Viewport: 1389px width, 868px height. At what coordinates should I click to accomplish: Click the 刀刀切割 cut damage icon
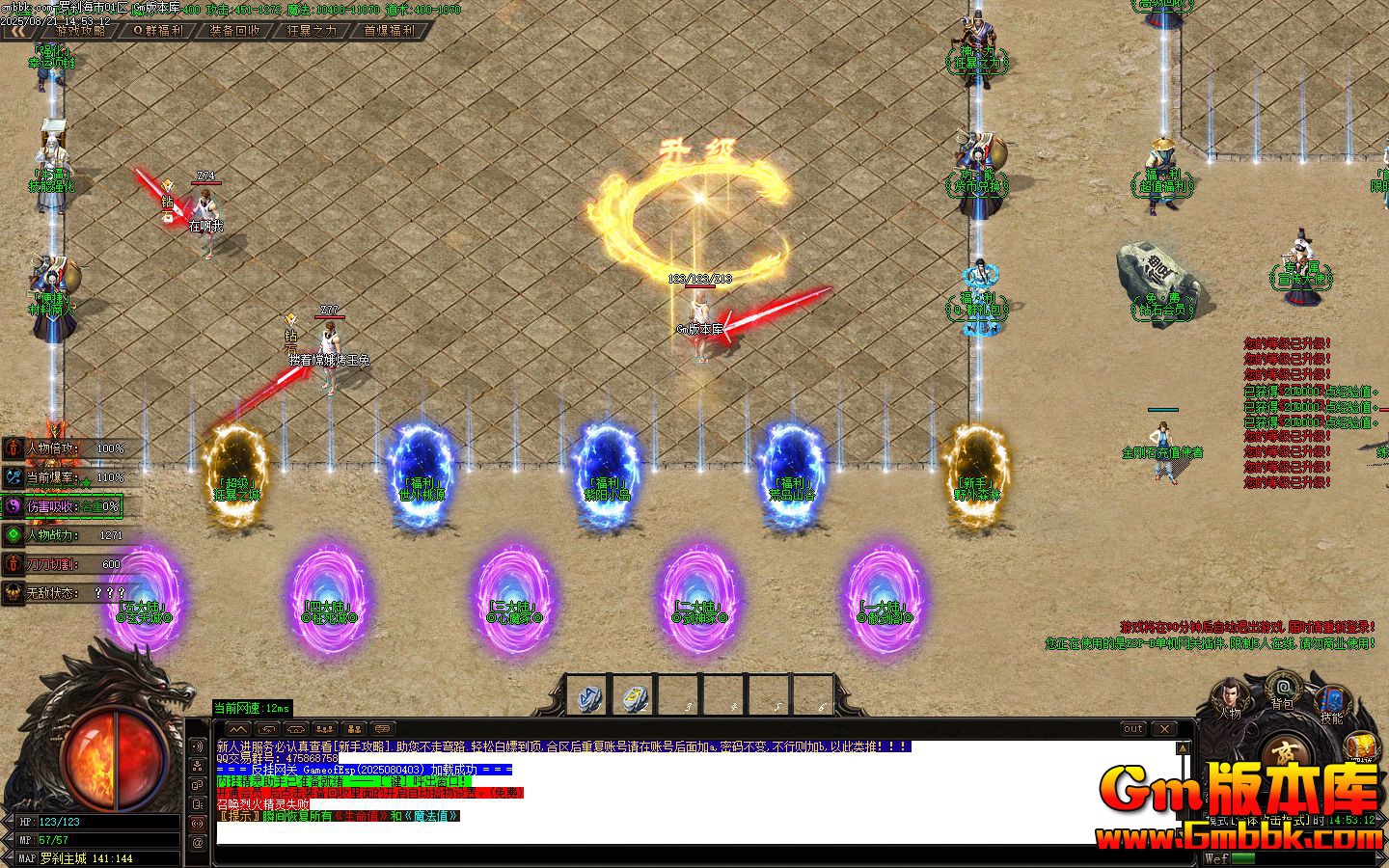[x=13, y=566]
